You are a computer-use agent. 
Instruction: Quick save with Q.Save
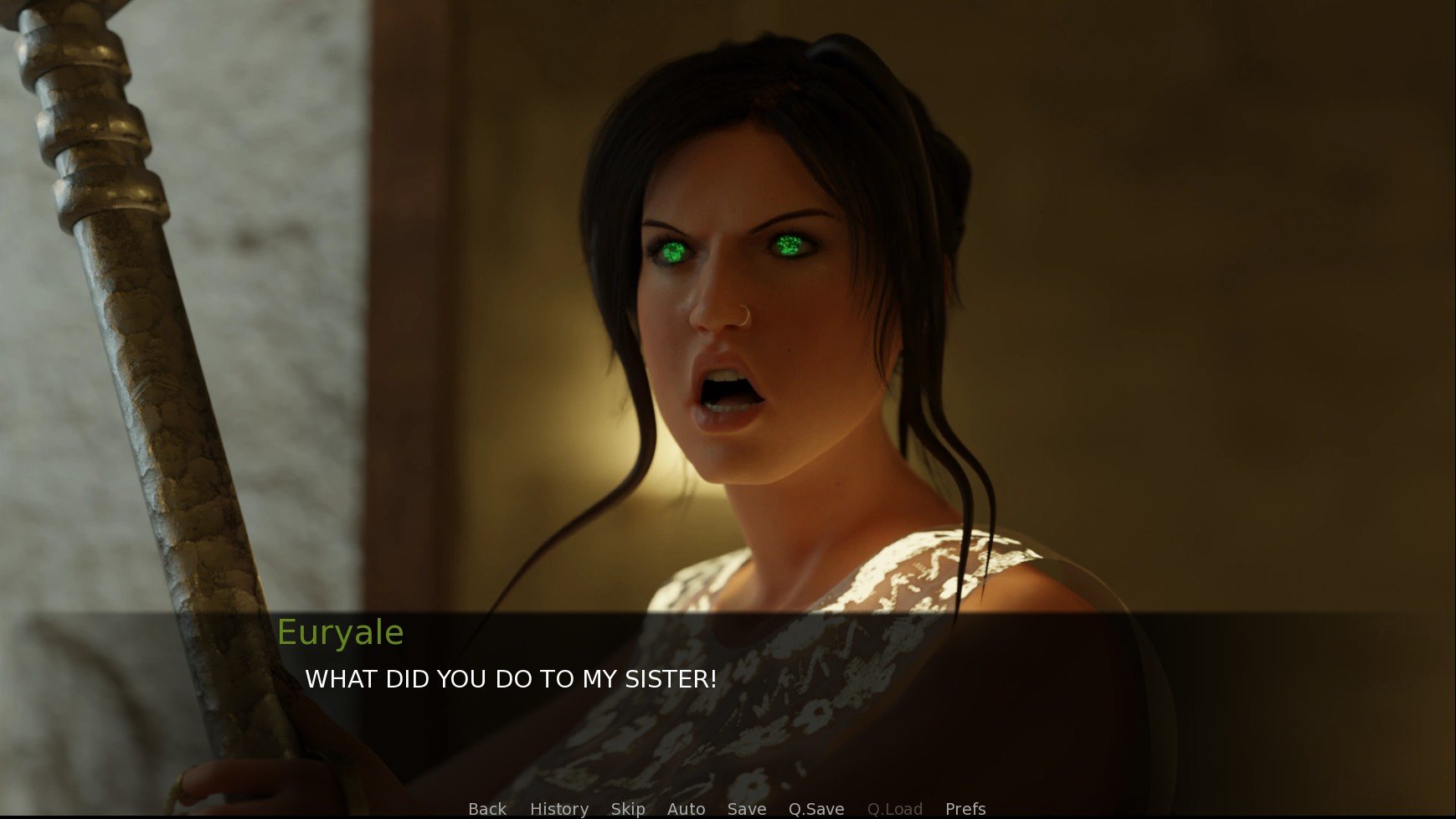pyautogui.click(x=816, y=809)
